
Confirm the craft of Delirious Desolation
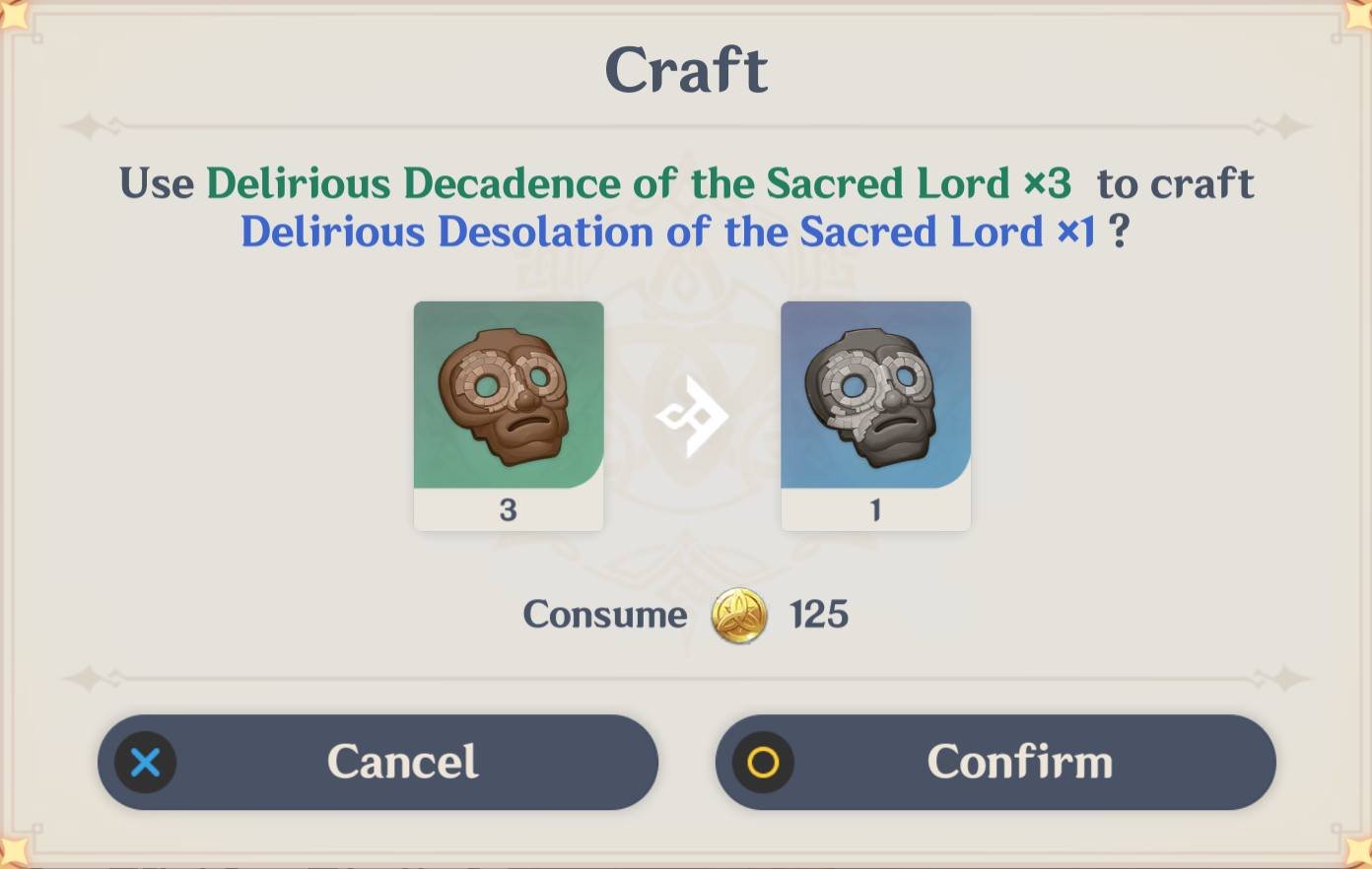(995, 762)
